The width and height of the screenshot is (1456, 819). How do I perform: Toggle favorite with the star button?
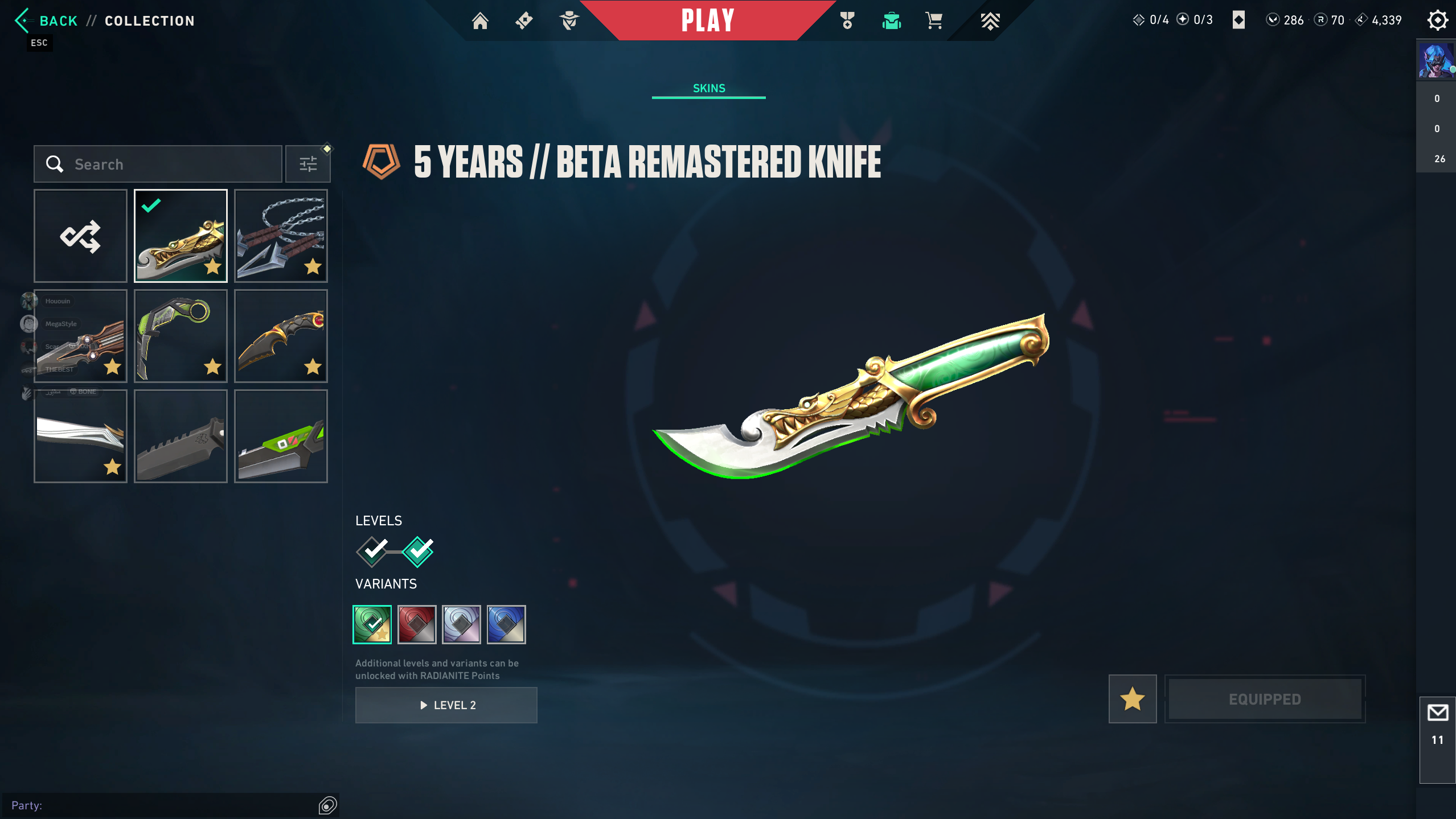pos(1133,699)
